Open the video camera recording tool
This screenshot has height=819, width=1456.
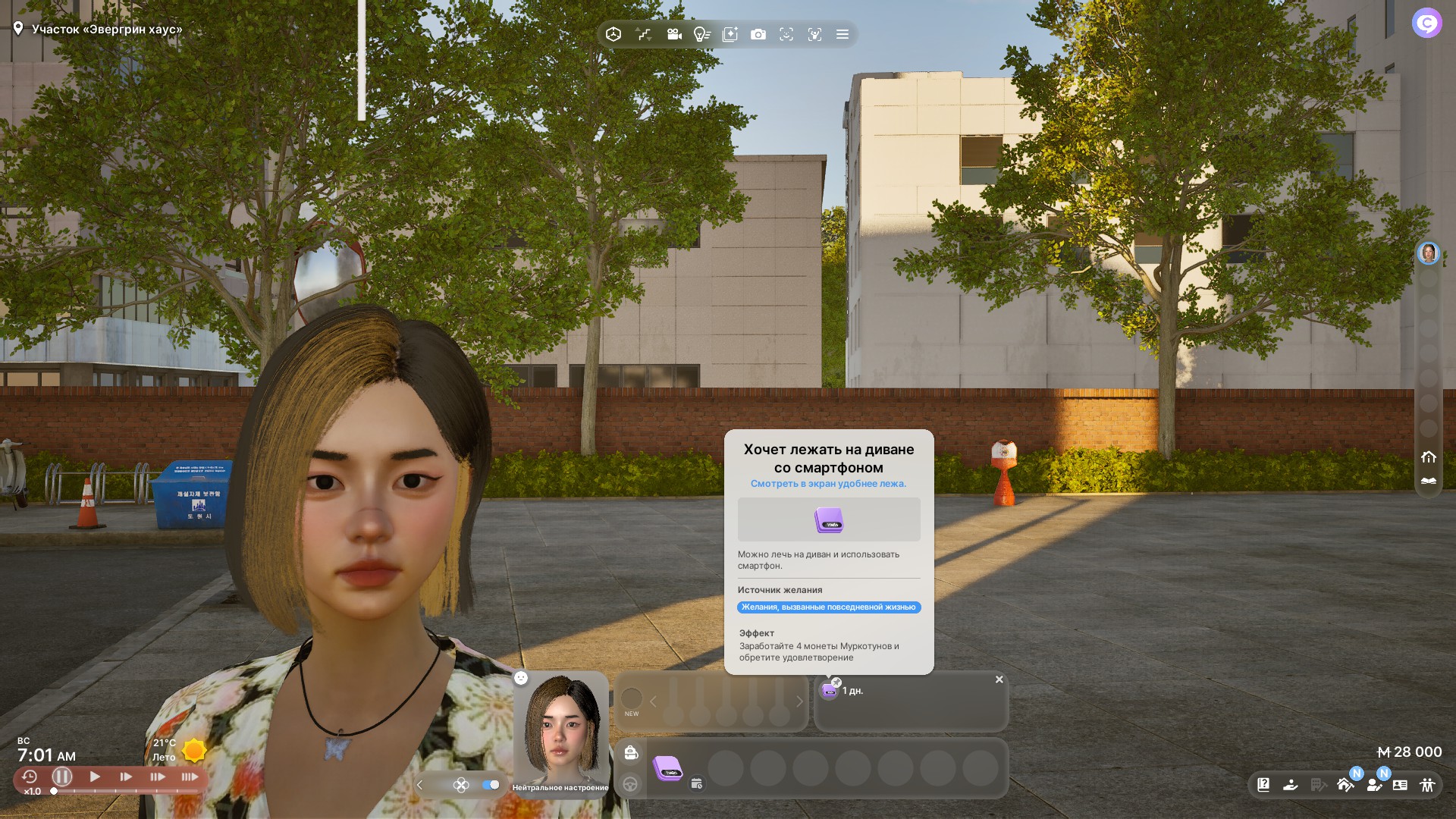click(673, 34)
